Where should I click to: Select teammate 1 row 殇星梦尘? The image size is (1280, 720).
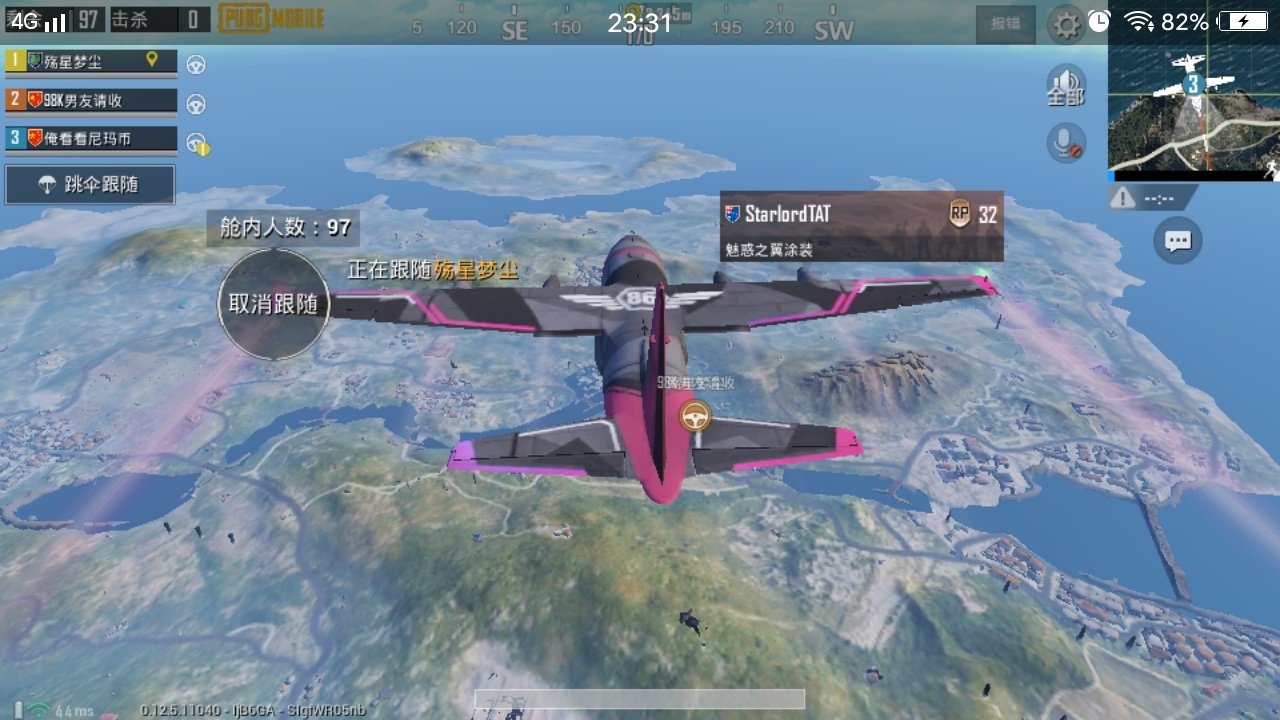tap(91, 61)
